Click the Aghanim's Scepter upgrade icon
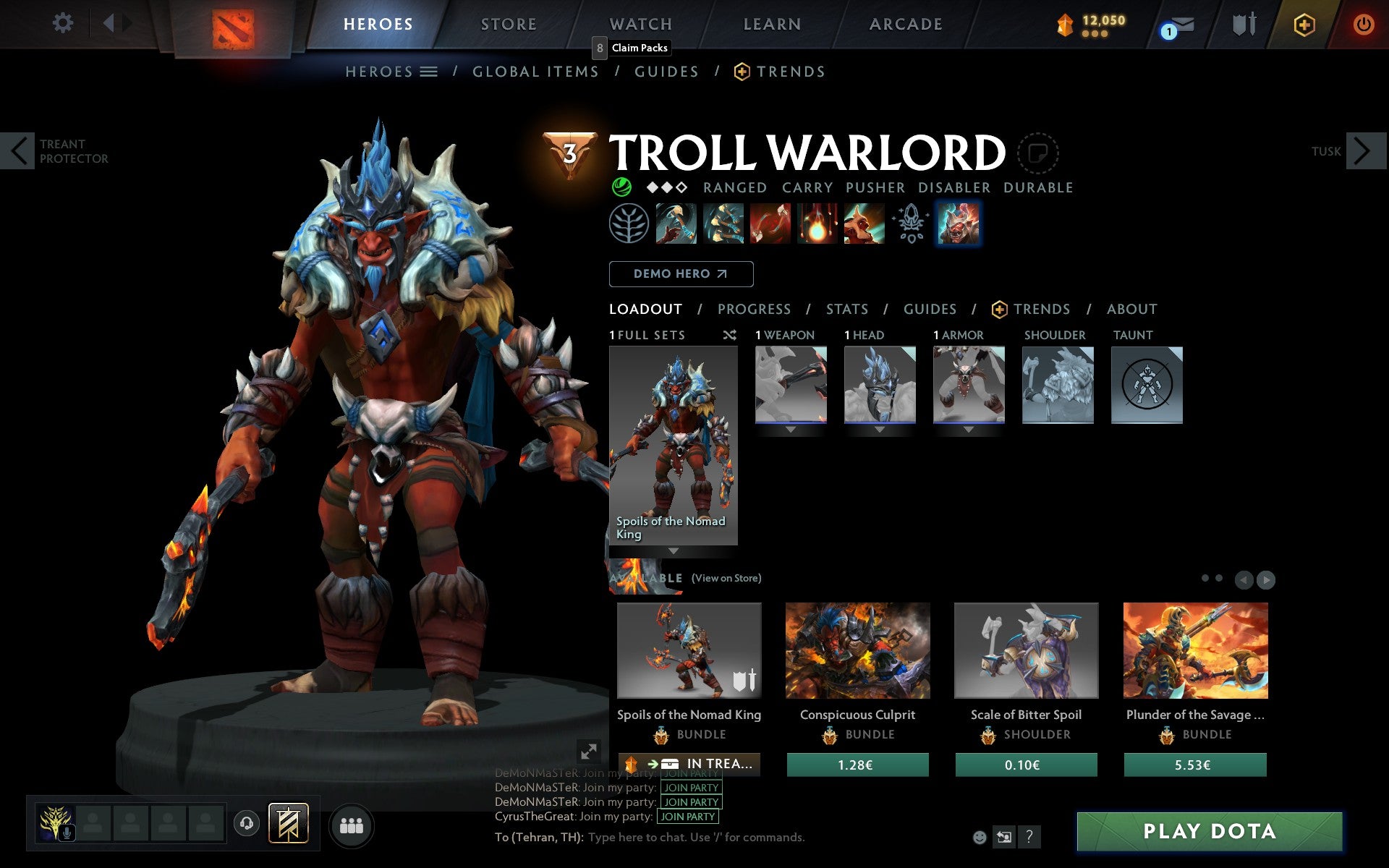1389x868 pixels. 911,224
